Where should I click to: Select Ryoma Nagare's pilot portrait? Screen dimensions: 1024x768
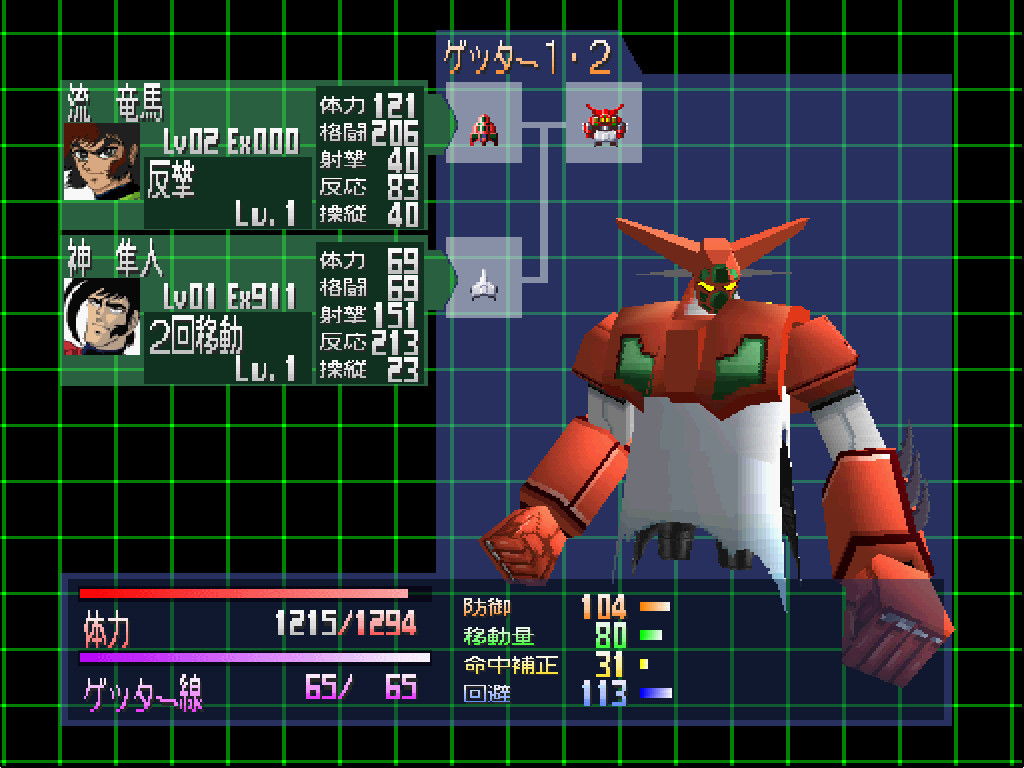(x=103, y=162)
